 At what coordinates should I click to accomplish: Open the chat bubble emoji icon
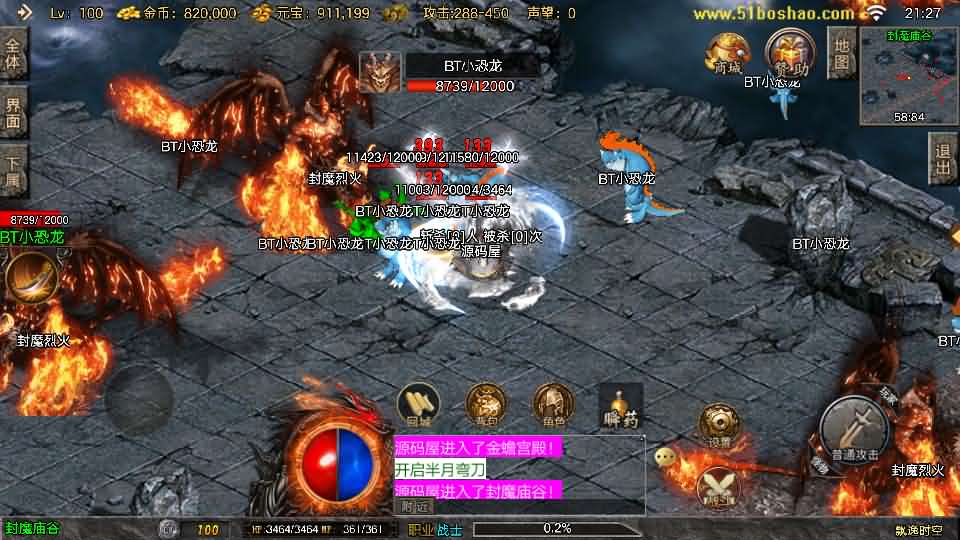[665, 457]
